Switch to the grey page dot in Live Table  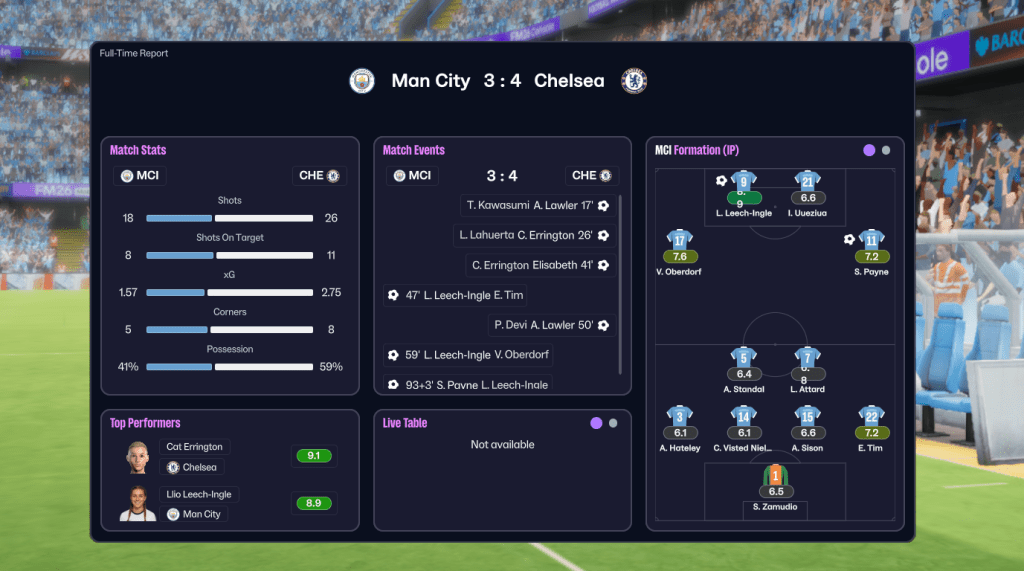click(x=613, y=423)
